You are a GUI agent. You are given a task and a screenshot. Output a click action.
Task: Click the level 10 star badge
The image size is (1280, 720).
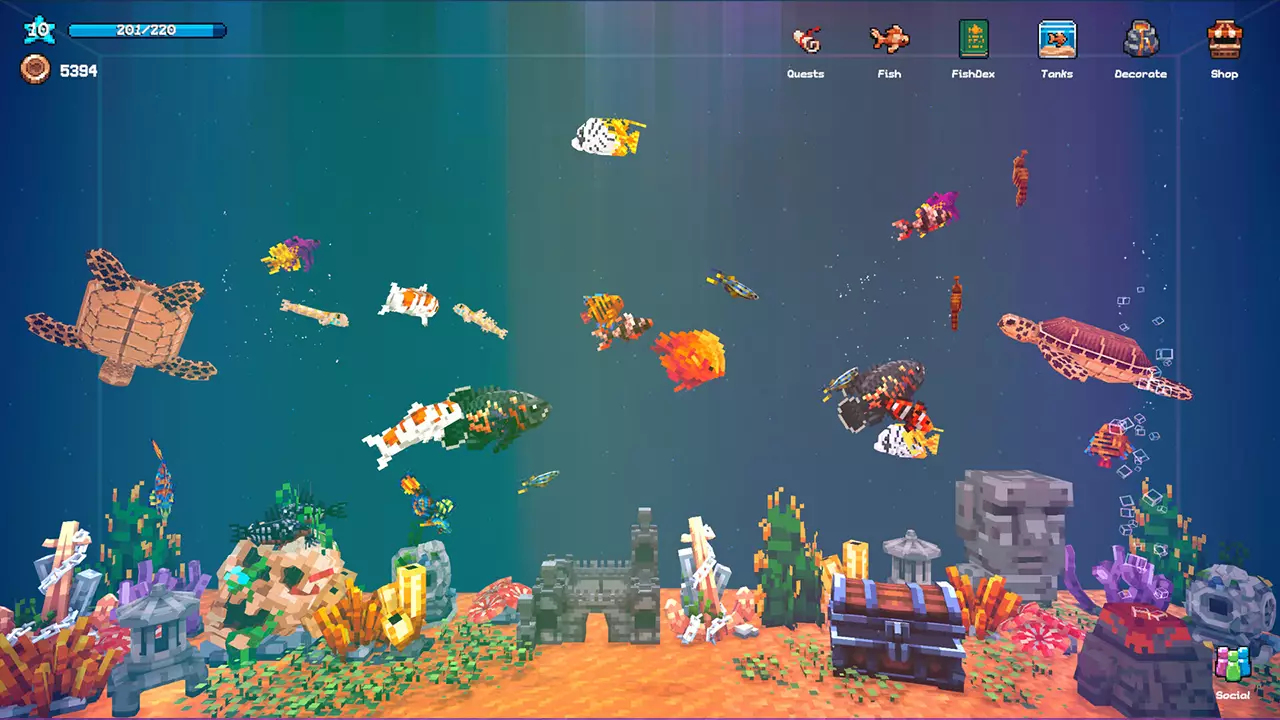coord(38,29)
